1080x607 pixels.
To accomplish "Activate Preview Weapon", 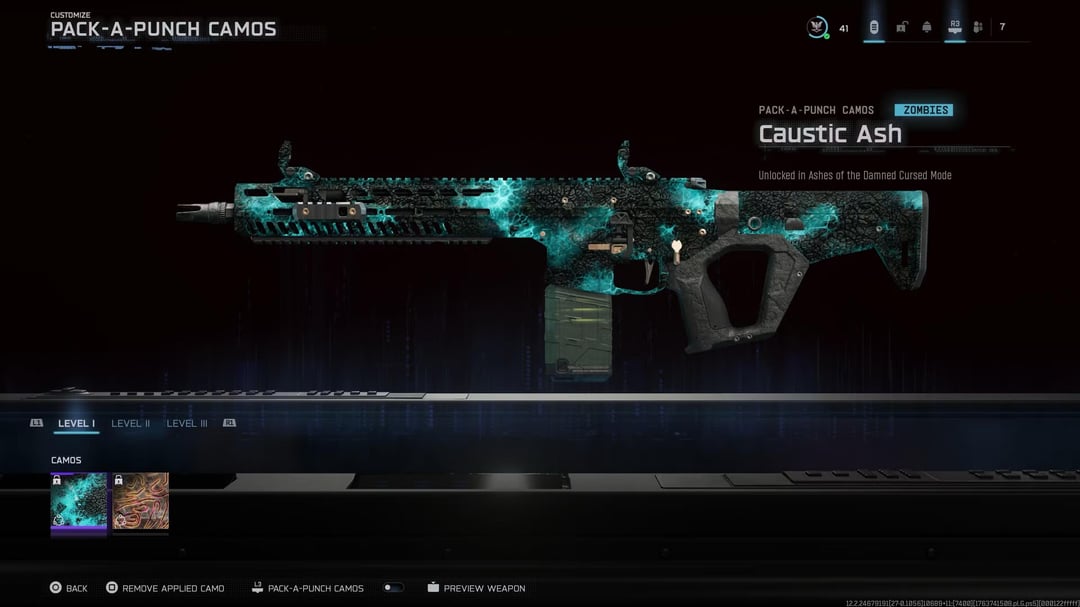I will pos(476,588).
